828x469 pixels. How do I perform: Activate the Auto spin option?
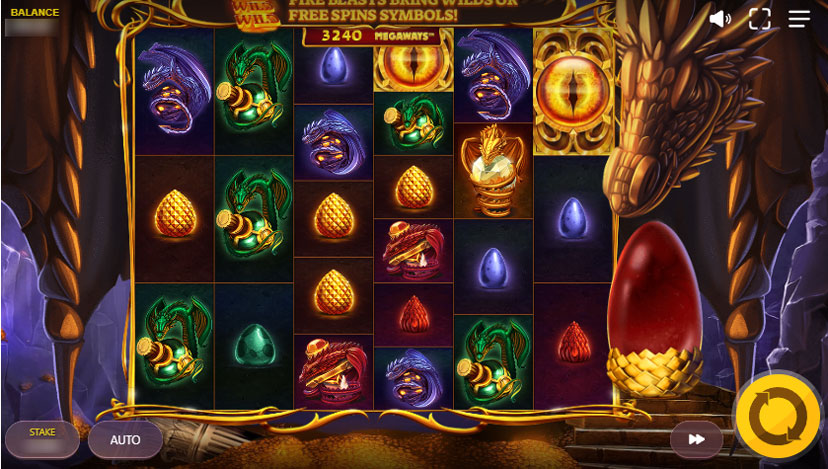pyautogui.click(x=125, y=439)
